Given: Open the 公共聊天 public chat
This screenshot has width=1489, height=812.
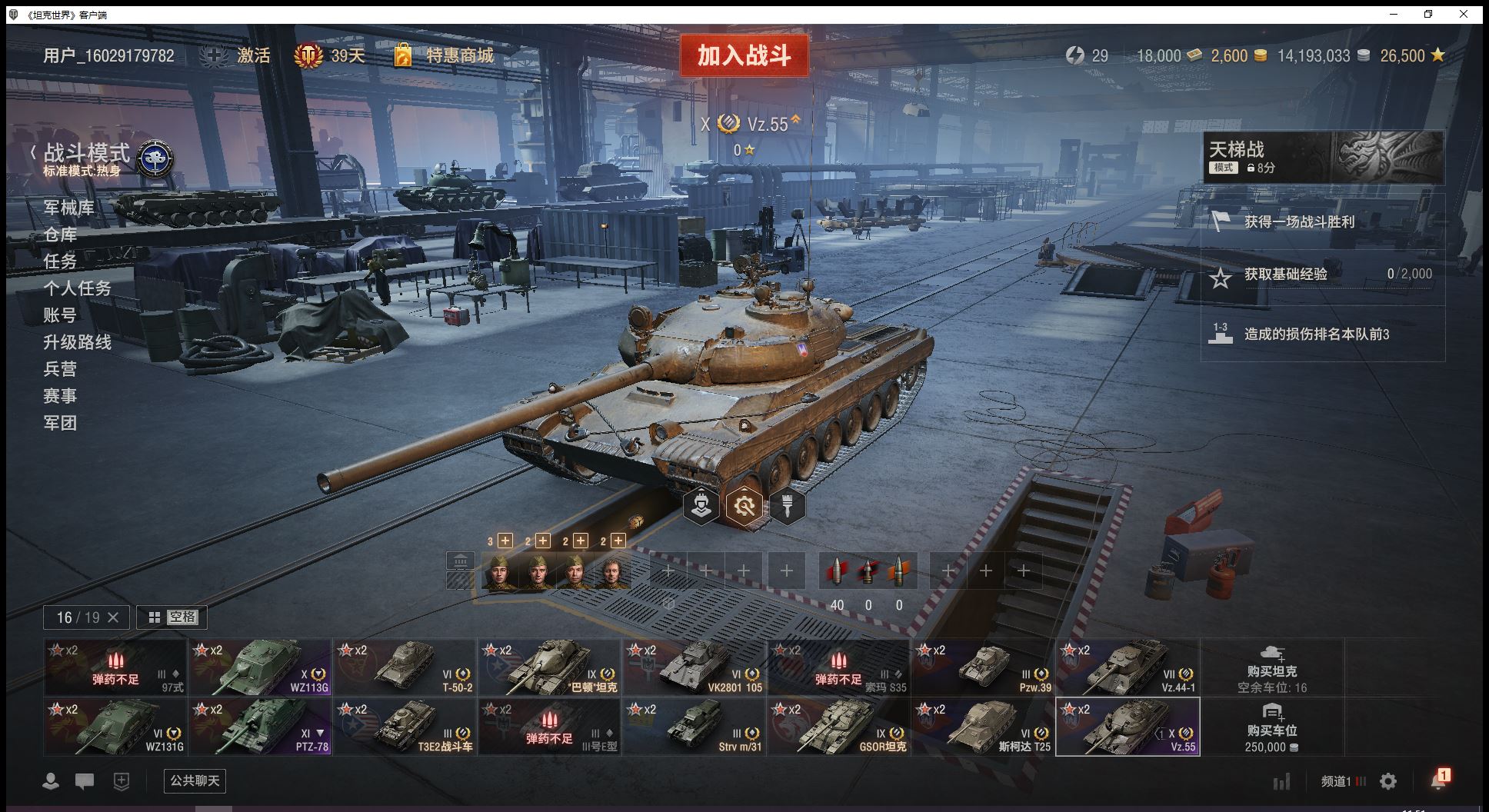Looking at the screenshot, I should point(195,780).
